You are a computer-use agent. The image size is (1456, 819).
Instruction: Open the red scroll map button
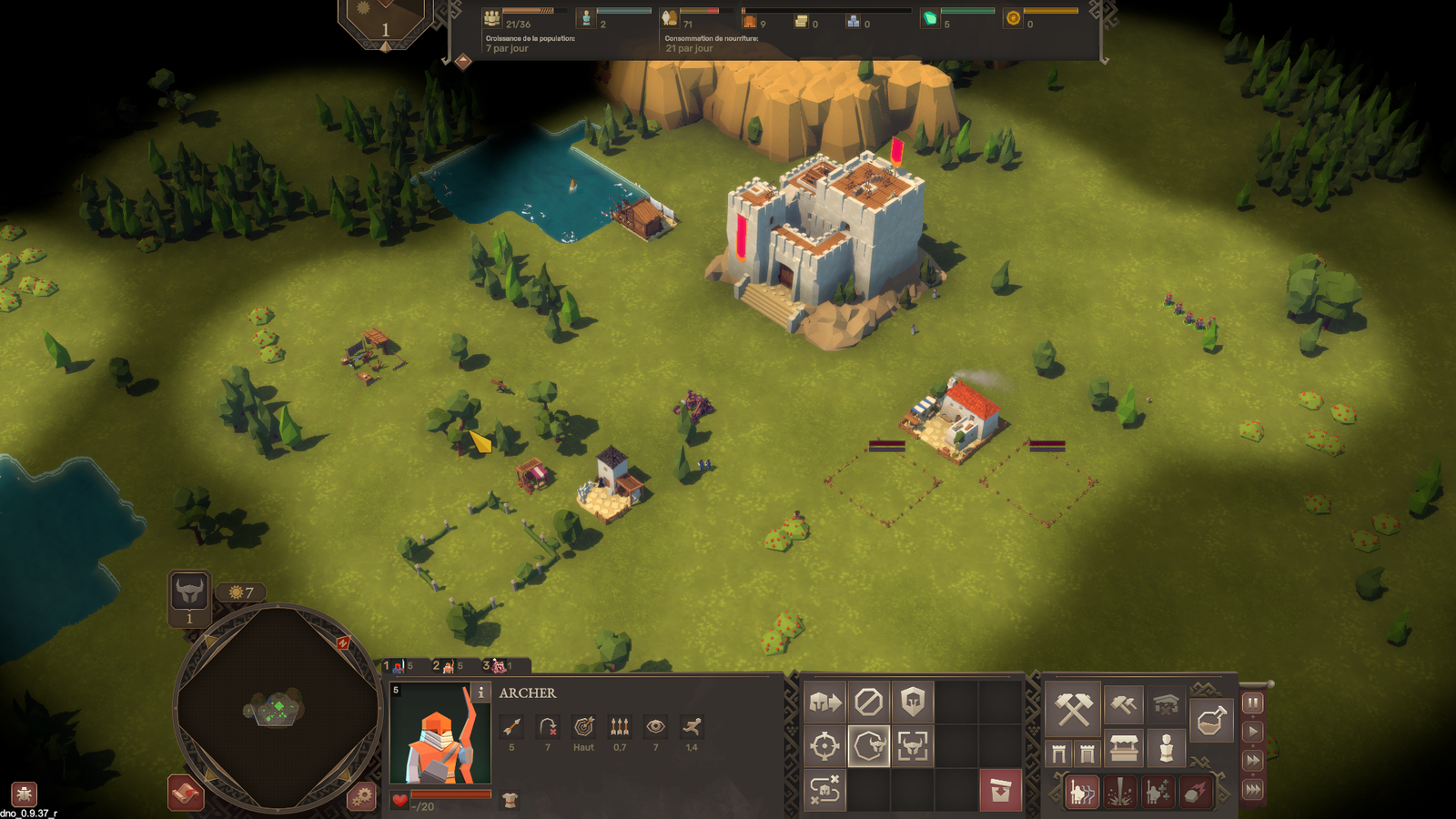(x=186, y=793)
